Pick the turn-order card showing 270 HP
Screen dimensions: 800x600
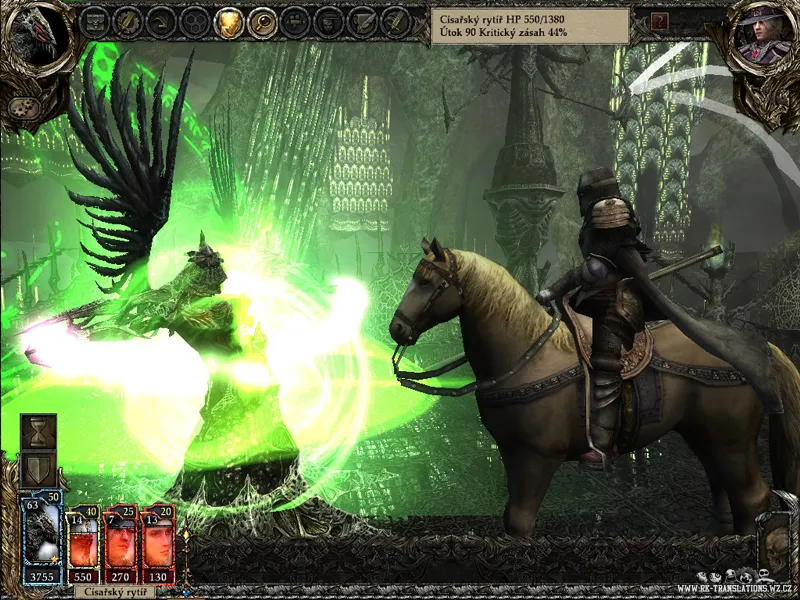[121, 546]
